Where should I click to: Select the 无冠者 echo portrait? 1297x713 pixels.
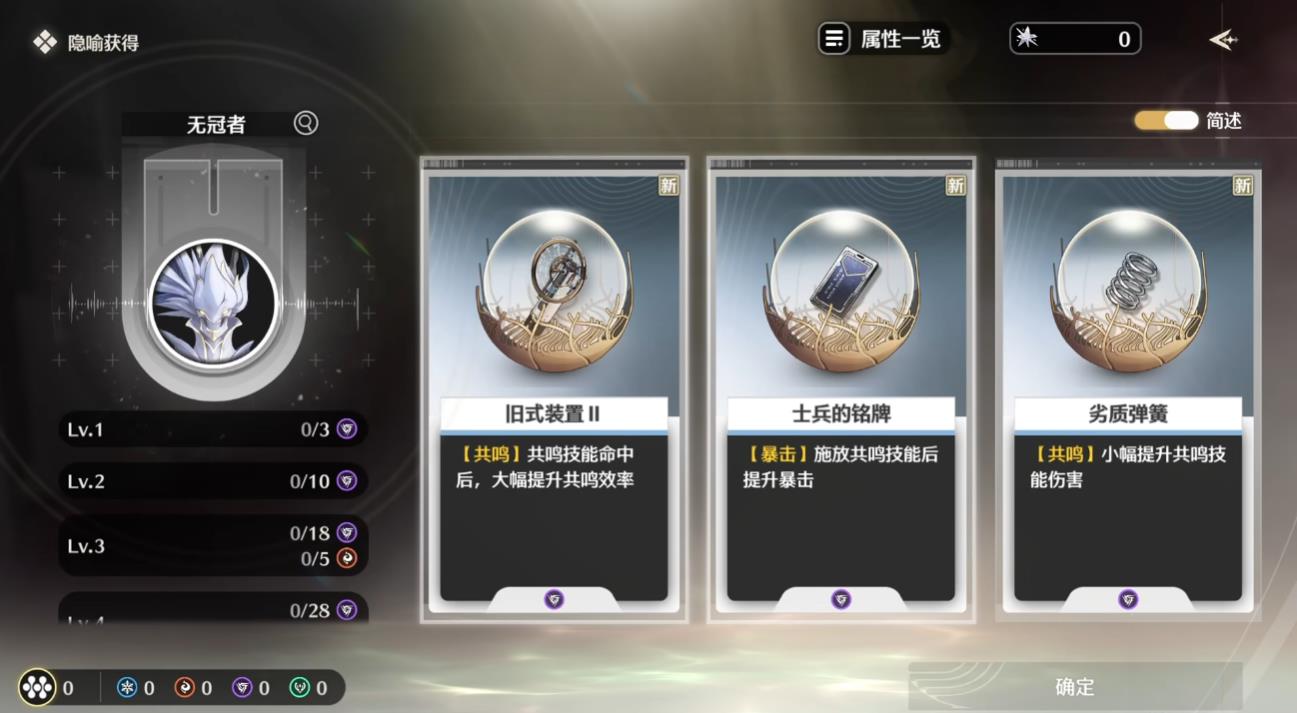[x=213, y=304]
